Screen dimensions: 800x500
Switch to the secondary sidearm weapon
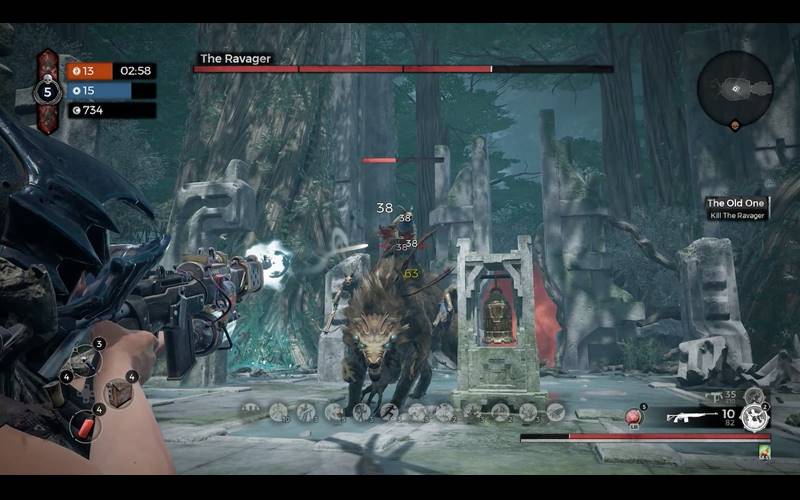(x=712, y=397)
